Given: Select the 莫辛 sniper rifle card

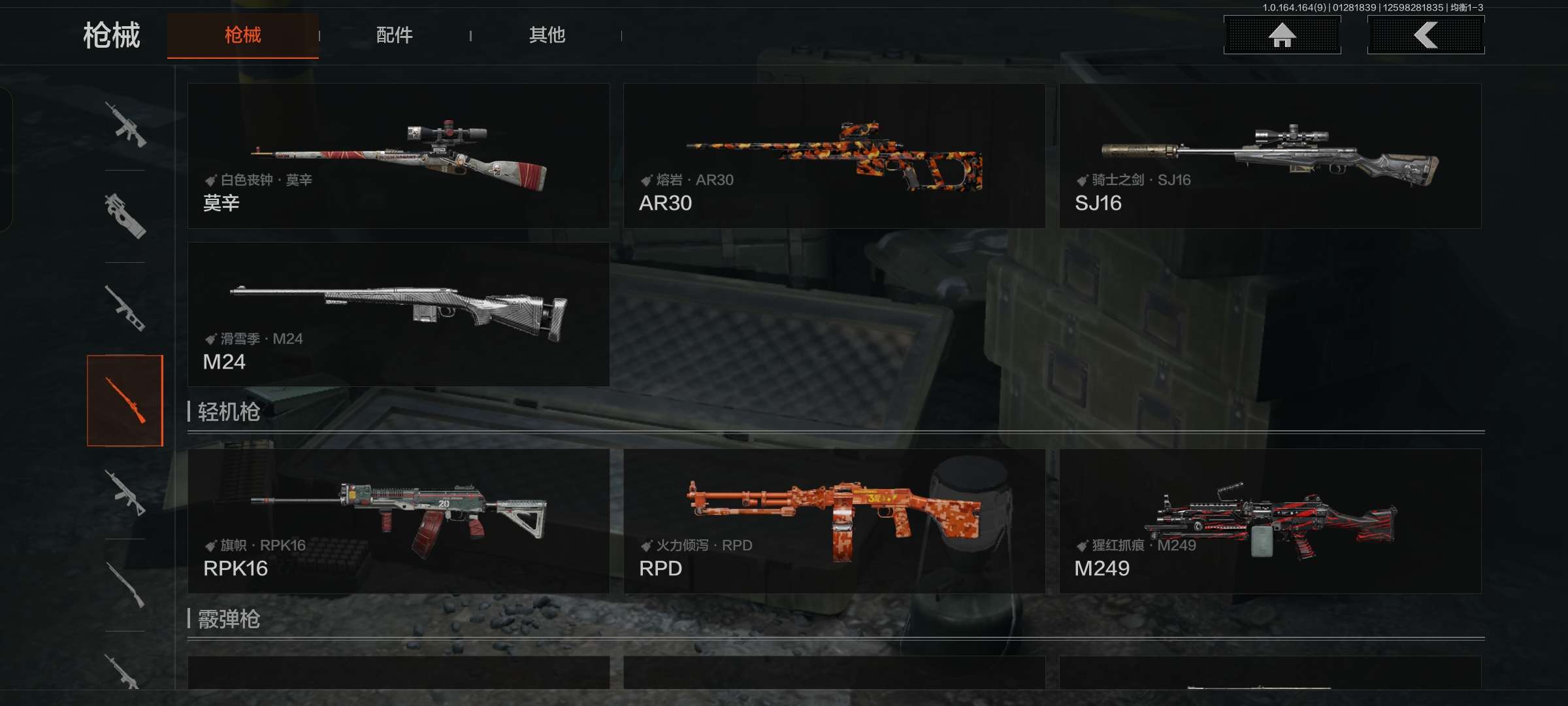Looking at the screenshot, I should [x=399, y=156].
